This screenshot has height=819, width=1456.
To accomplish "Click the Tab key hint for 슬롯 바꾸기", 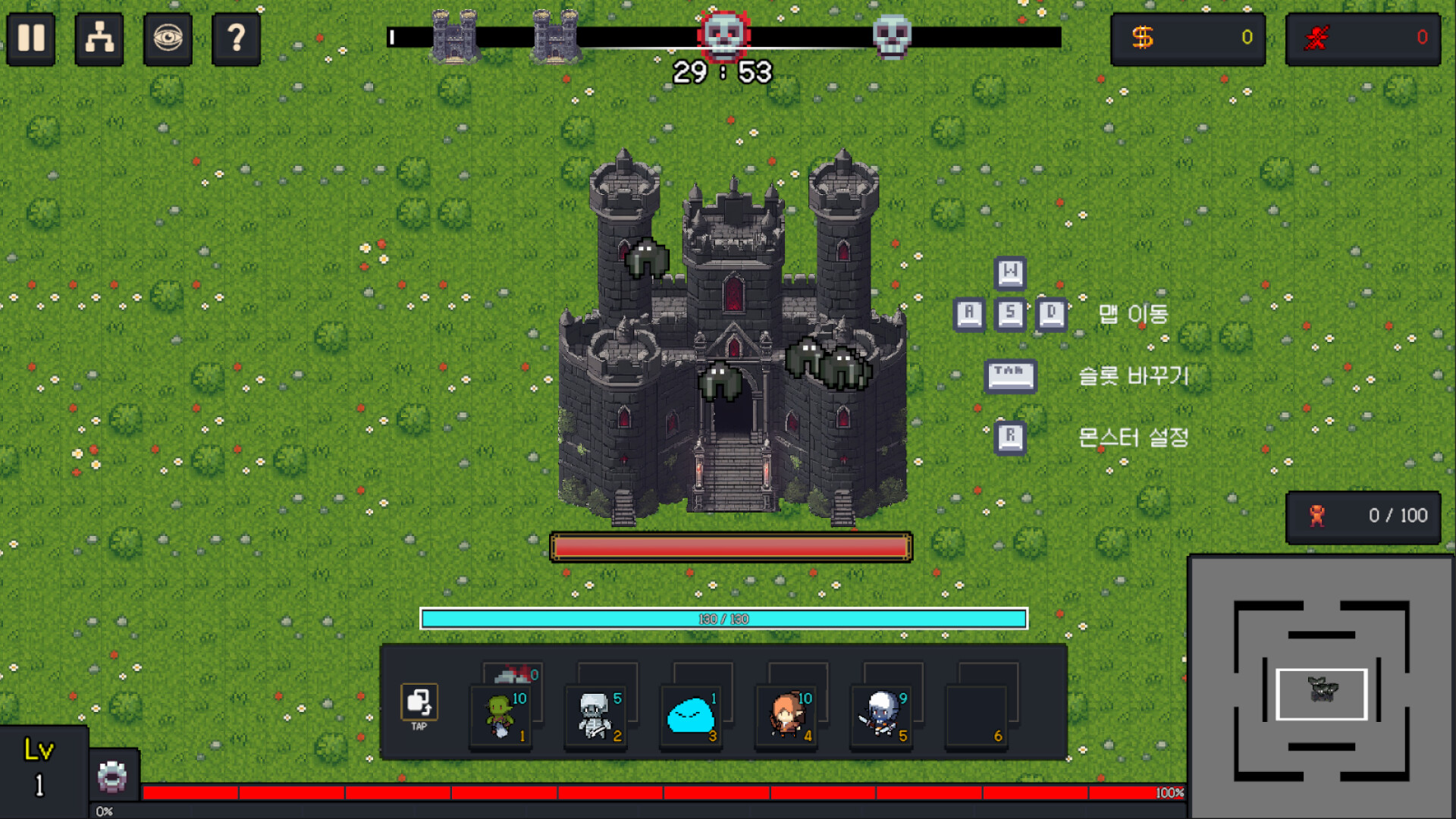I will tap(1010, 375).
